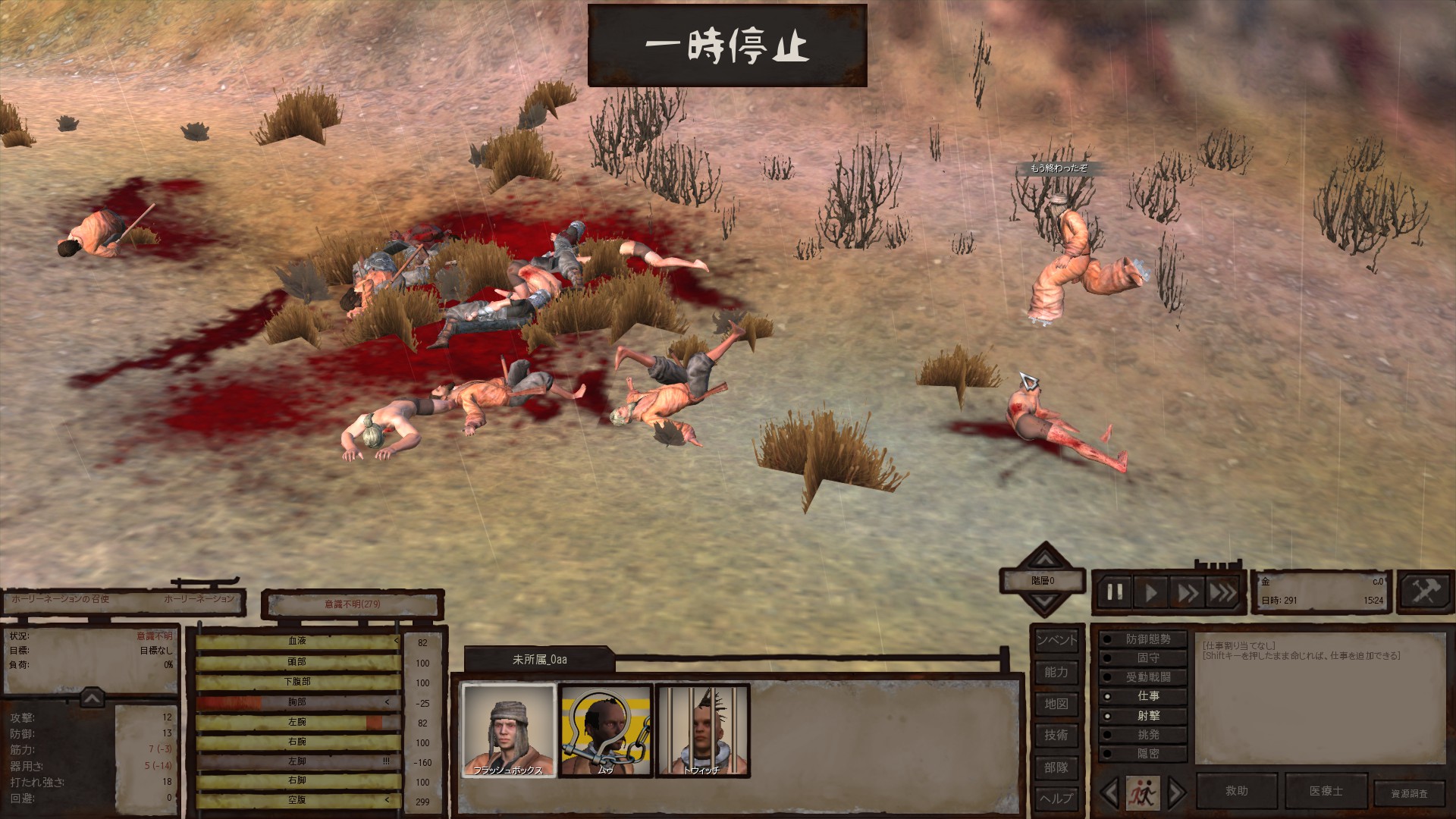Toggle the 防御態勢 stance
1456x819 pixels.
click(x=1144, y=639)
